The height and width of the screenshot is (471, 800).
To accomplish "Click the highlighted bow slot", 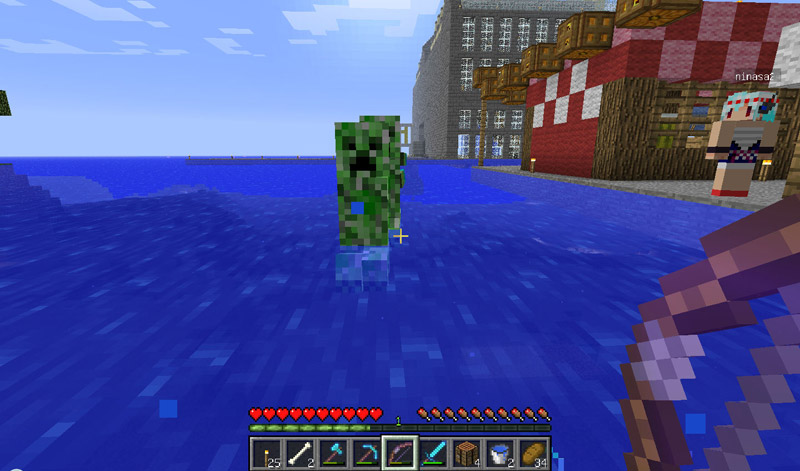I will [399, 453].
